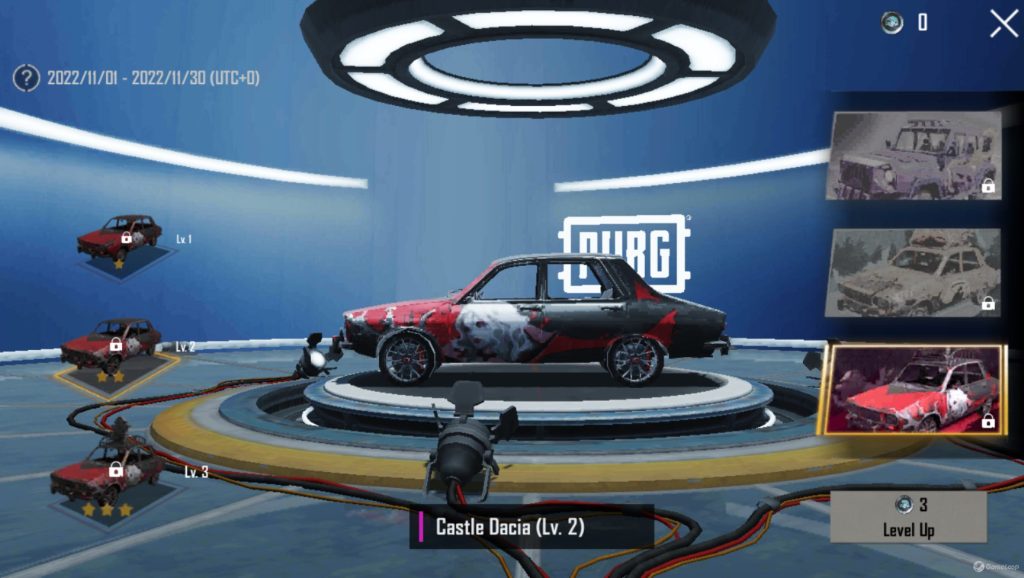Pick the highlighted red Castle Dacia thumbnail
Viewport: 1024px width, 578px height.
click(913, 389)
